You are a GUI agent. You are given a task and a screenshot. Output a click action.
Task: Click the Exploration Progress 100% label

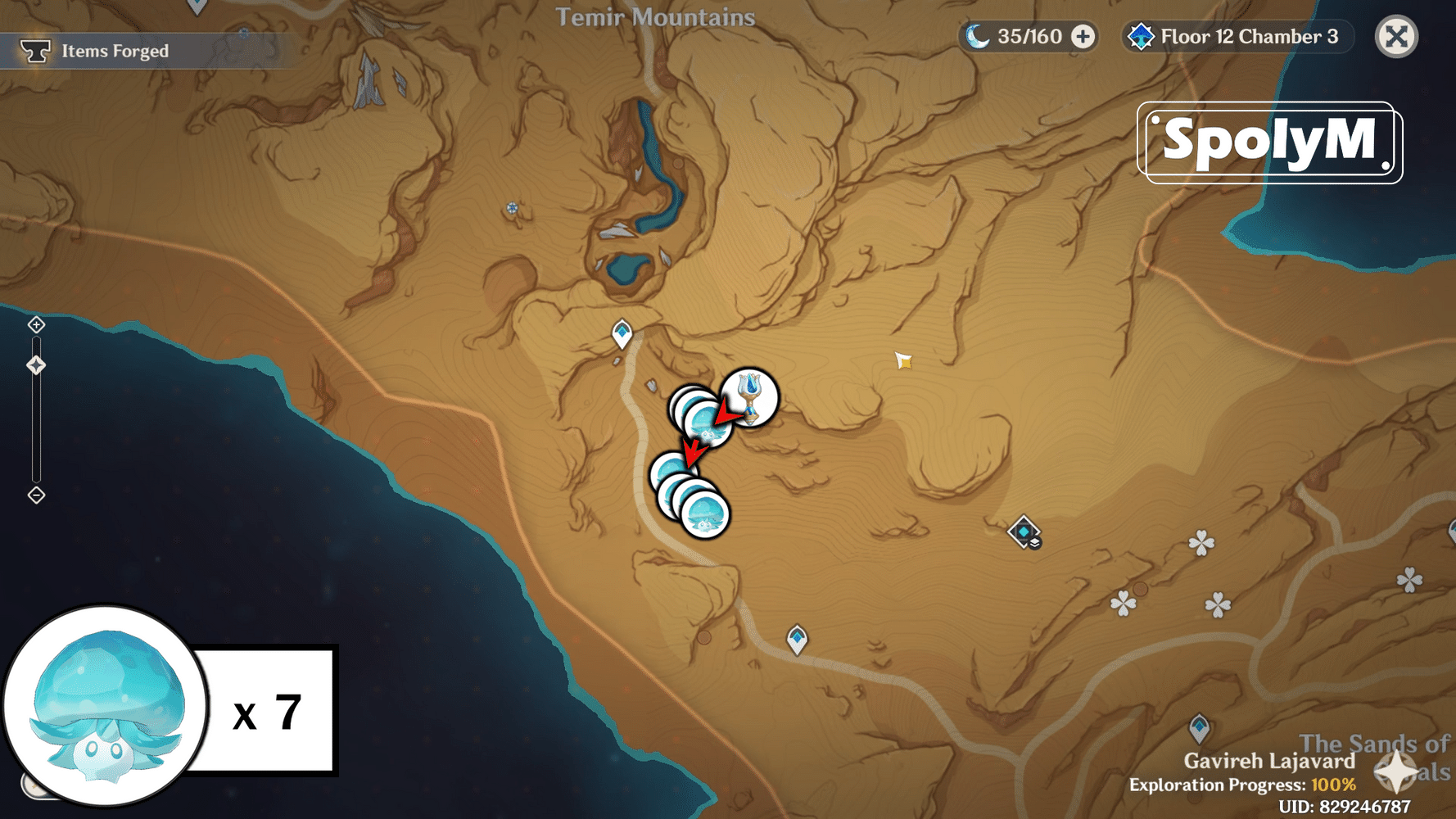(x=1245, y=783)
